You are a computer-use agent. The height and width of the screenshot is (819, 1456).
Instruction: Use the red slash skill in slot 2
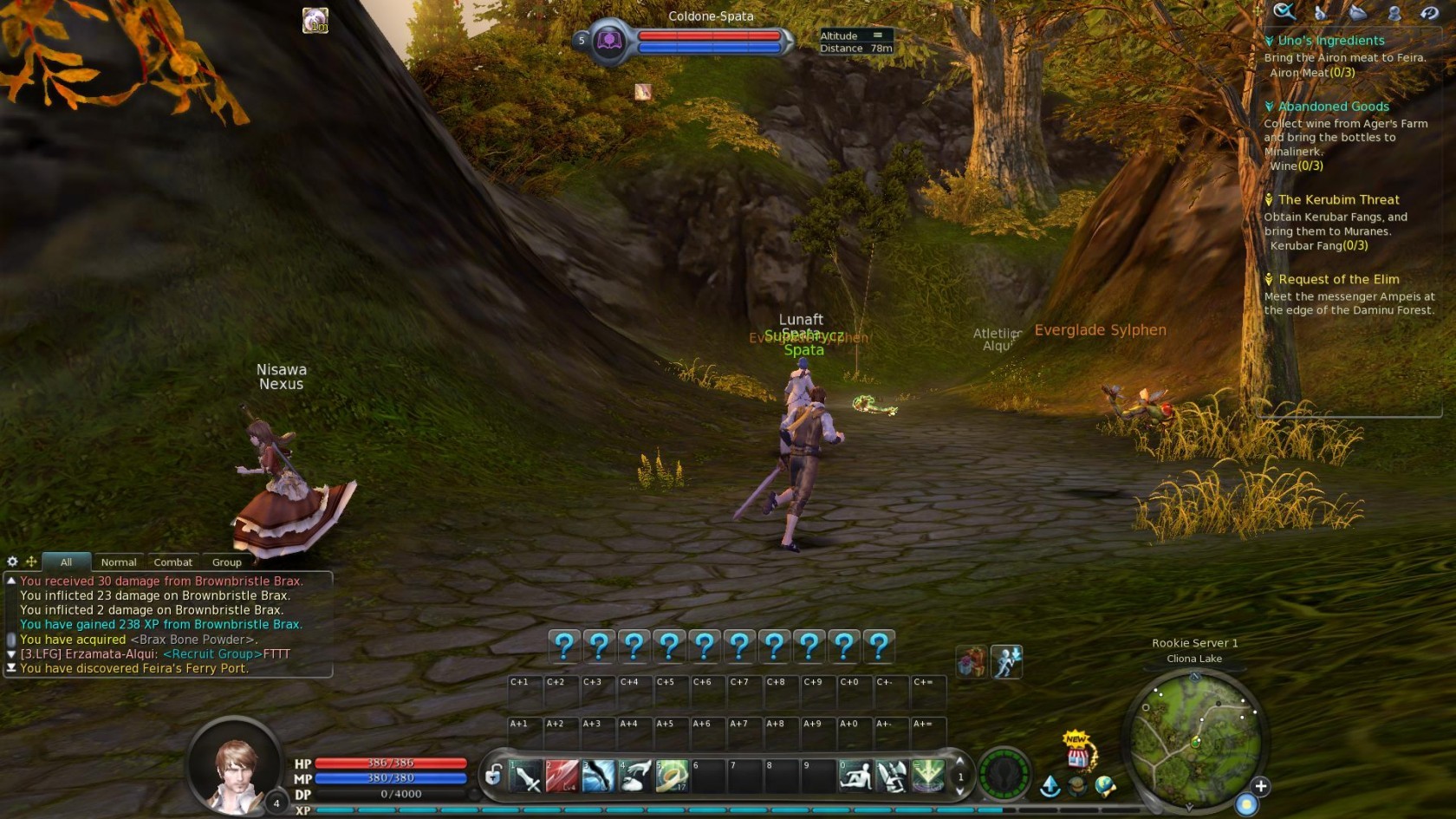[562, 777]
